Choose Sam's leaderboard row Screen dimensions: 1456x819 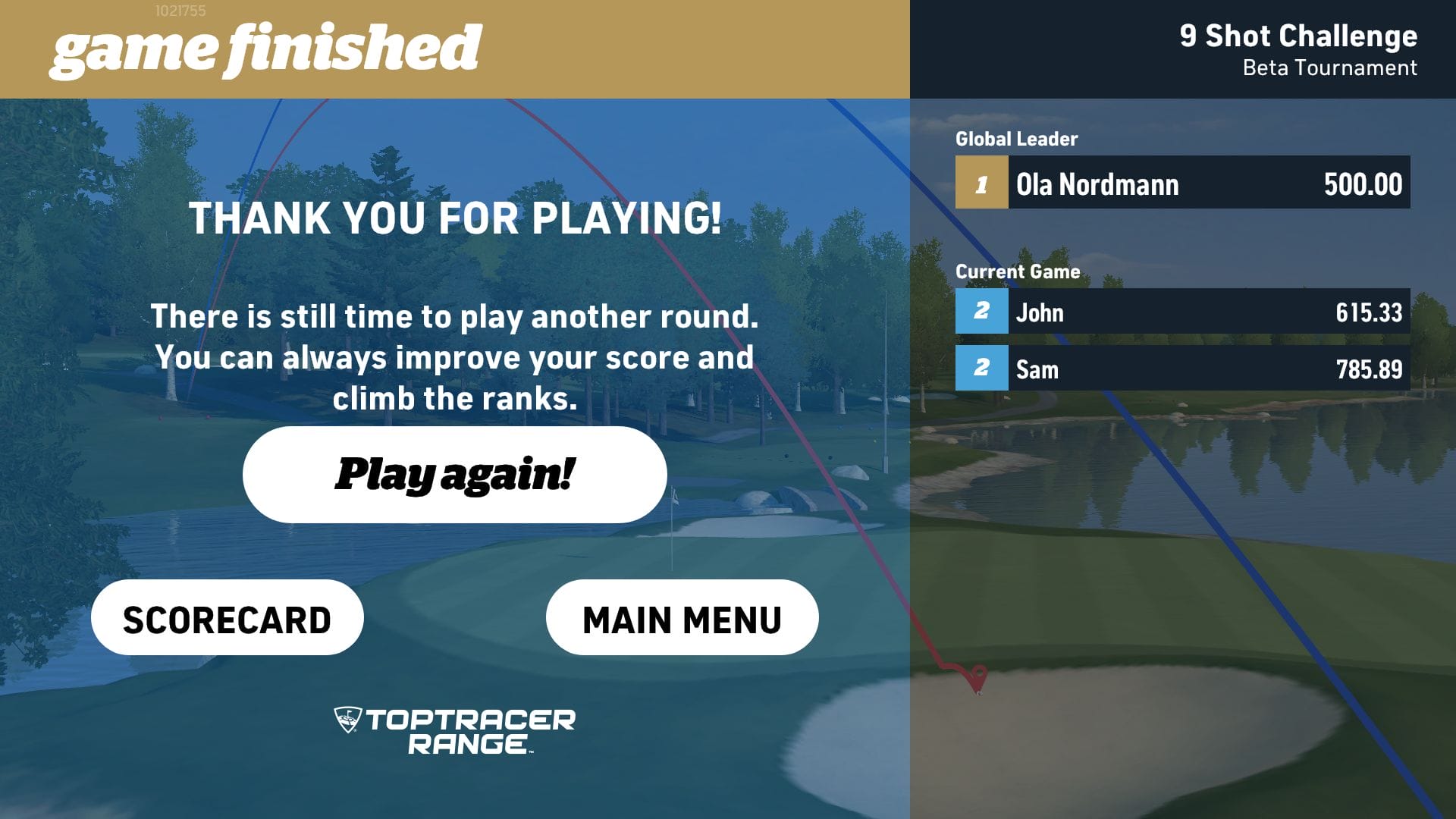(x=1182, y=369)
